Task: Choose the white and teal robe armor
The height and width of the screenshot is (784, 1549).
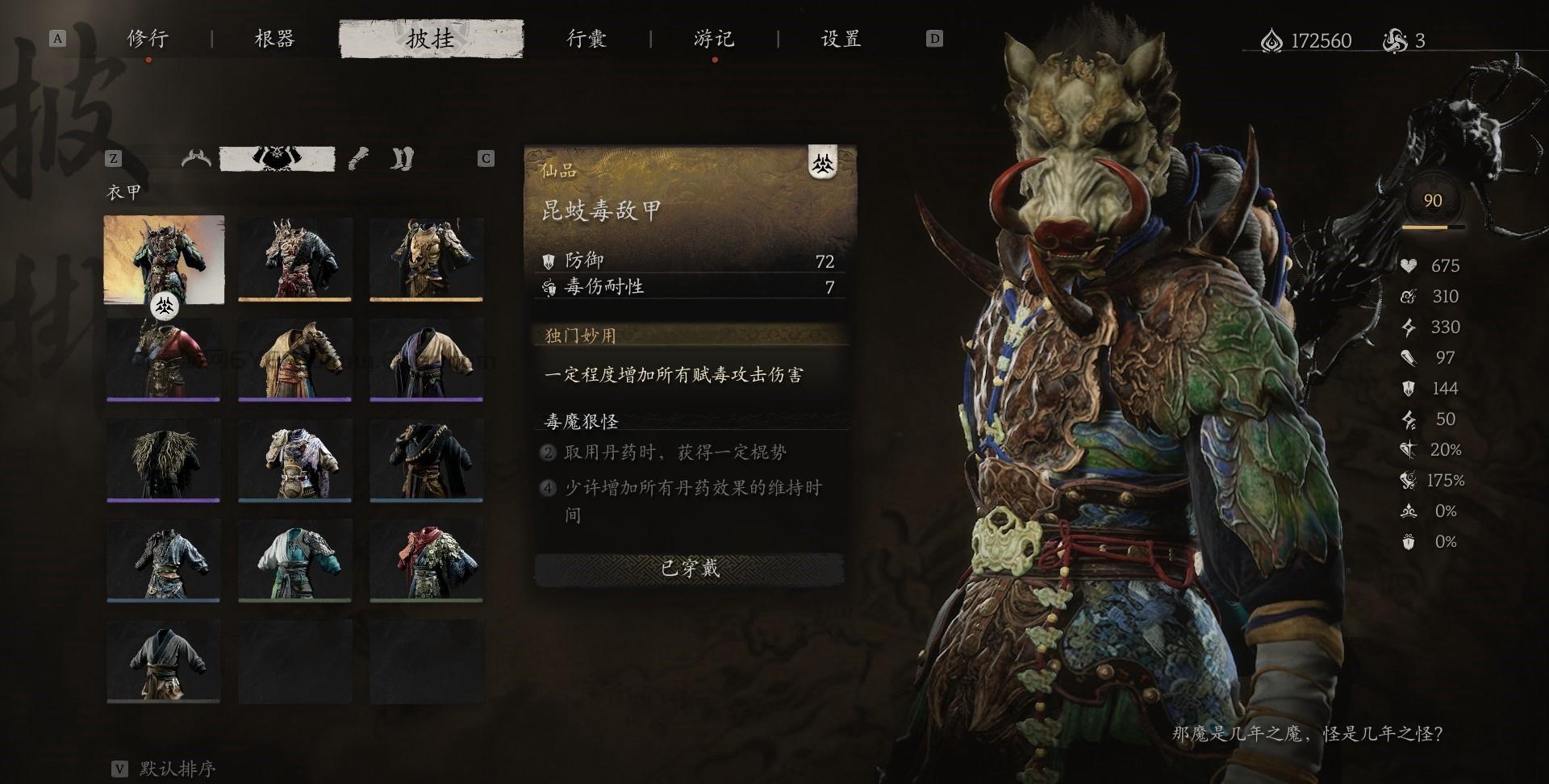Action: (x=294, y=560)
